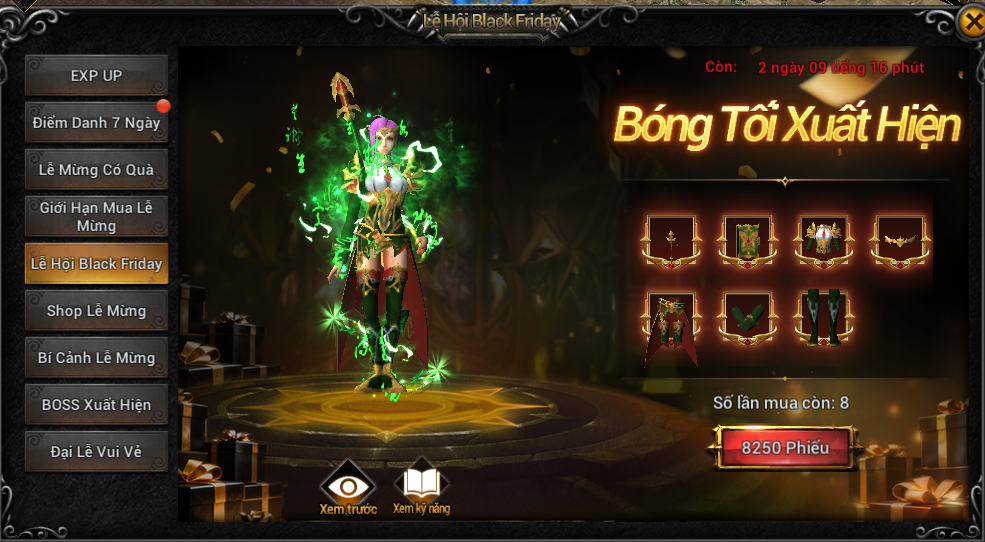Switch to Điểm Danh 7 Ngày tab
Image resolution: width=985 pixels, height=542 pixels.
point(96,123)
